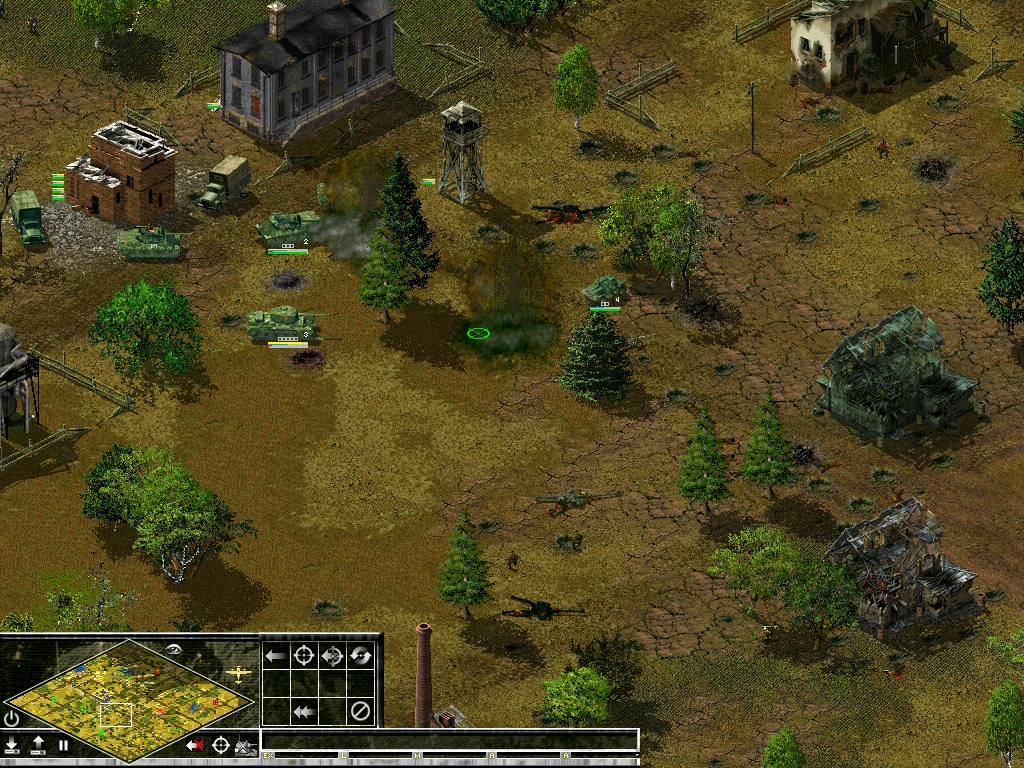Click the up-arrow save button
The width and height of the screenshot is (1024, 768).
click(38, 745)
